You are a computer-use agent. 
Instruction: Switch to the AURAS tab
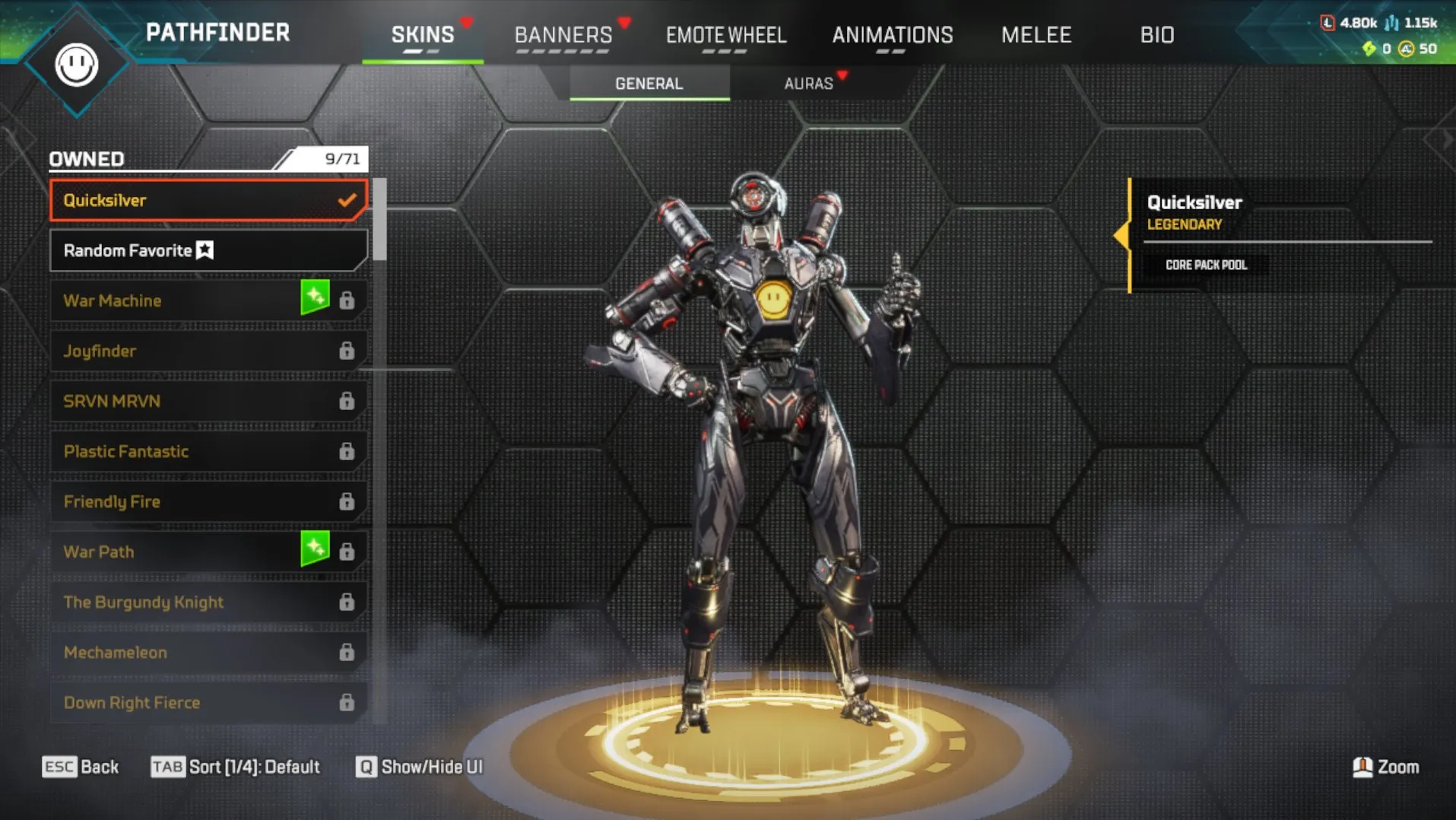pos(809,84)
